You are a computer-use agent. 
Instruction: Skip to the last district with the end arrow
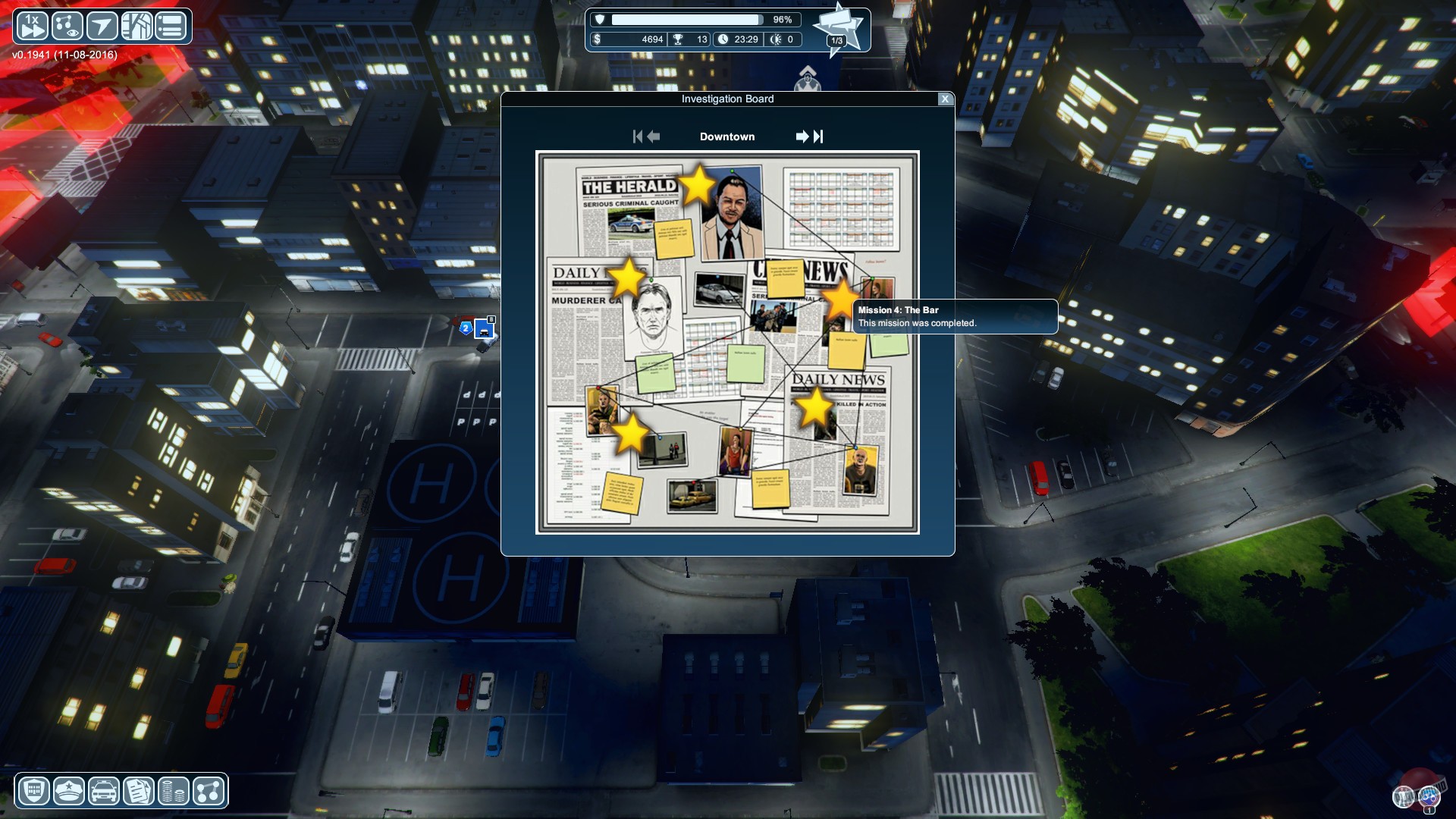point(819,136)
